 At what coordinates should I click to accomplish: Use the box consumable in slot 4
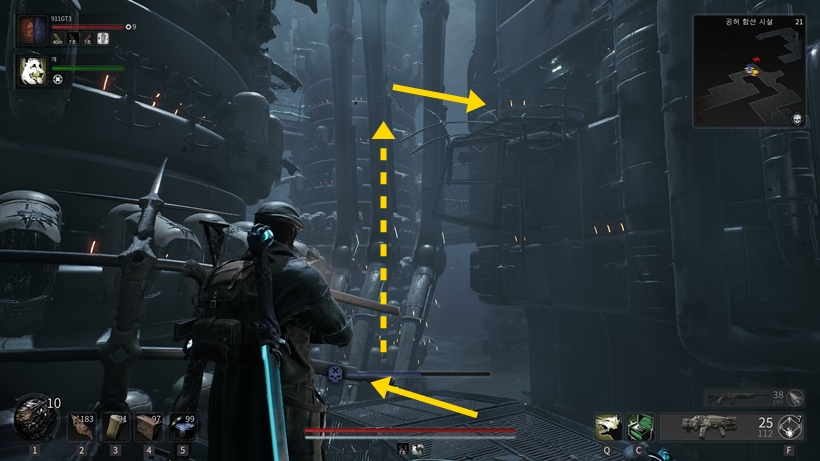click(x=148, y=426)
